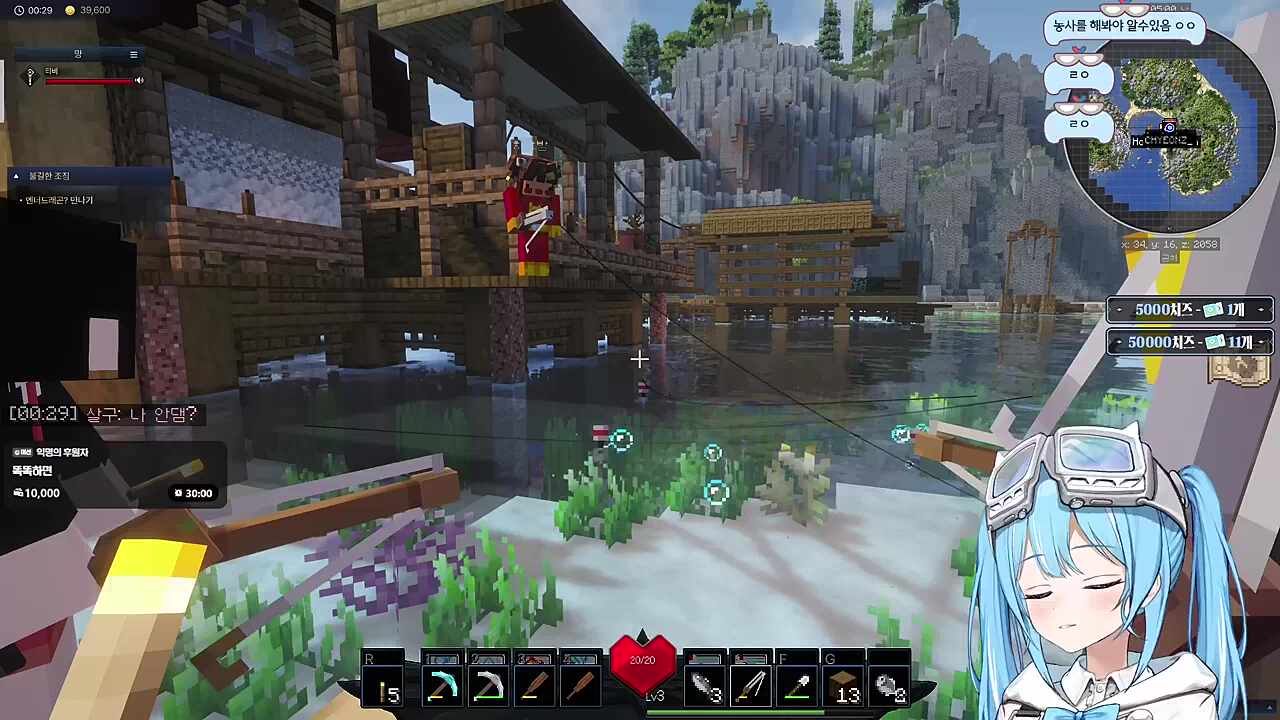Select the torch slot with 5
The height and width of the screenshot is (720, 1280).
[x=385, y=686]
